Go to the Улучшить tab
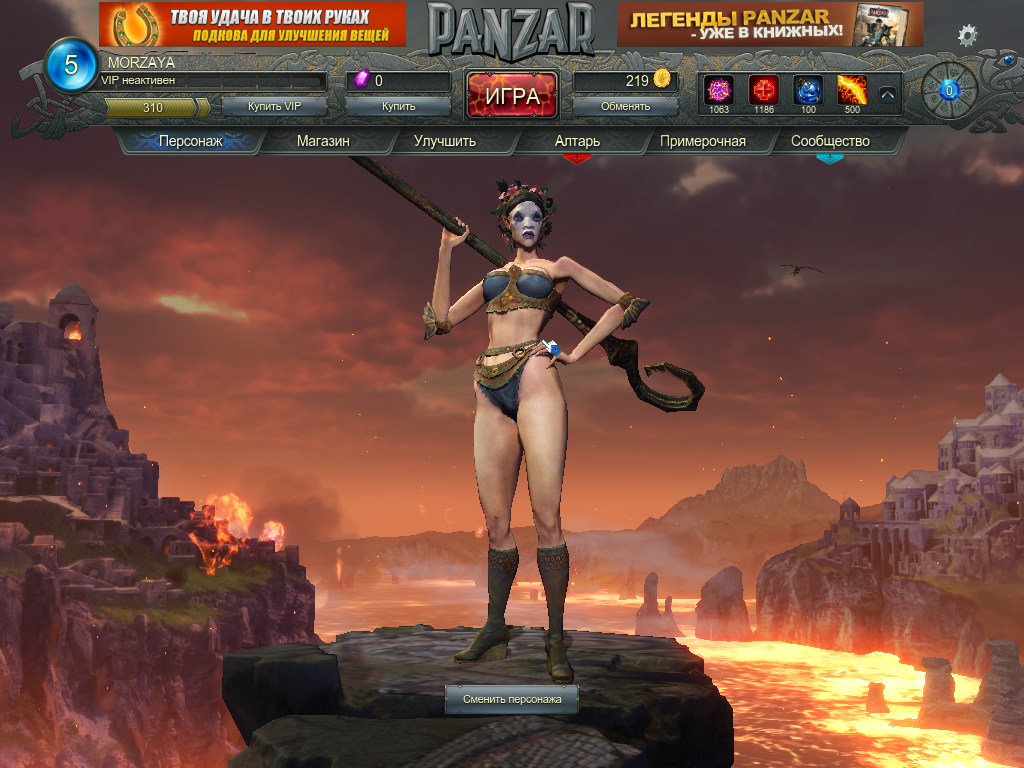The width and height of the screenshot is (1024, 768). pyautogui.click(x=445, y=141)
